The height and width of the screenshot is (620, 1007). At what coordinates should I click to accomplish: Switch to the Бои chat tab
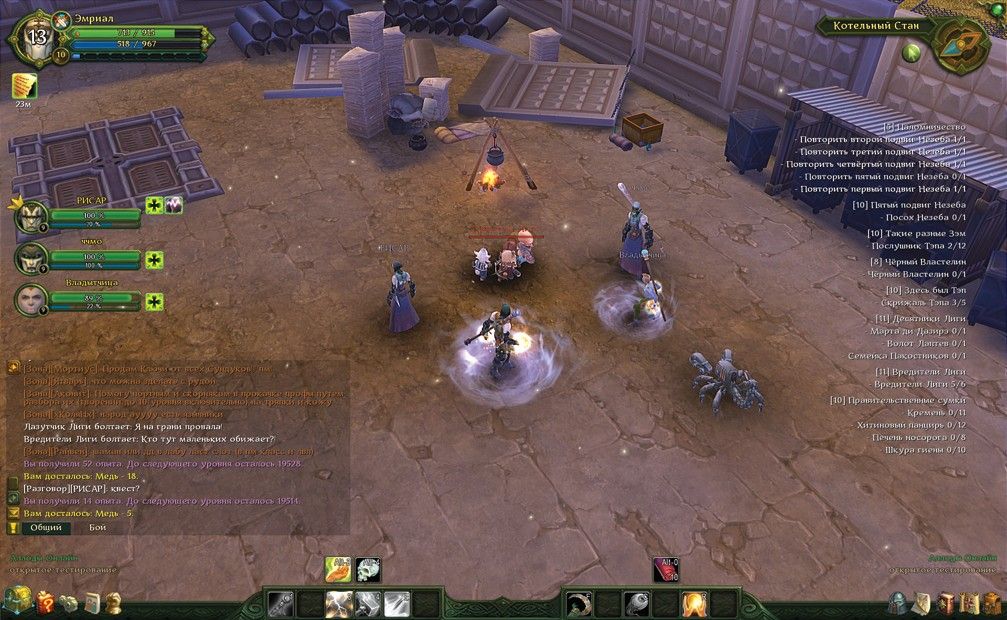(x=98, y=527)
